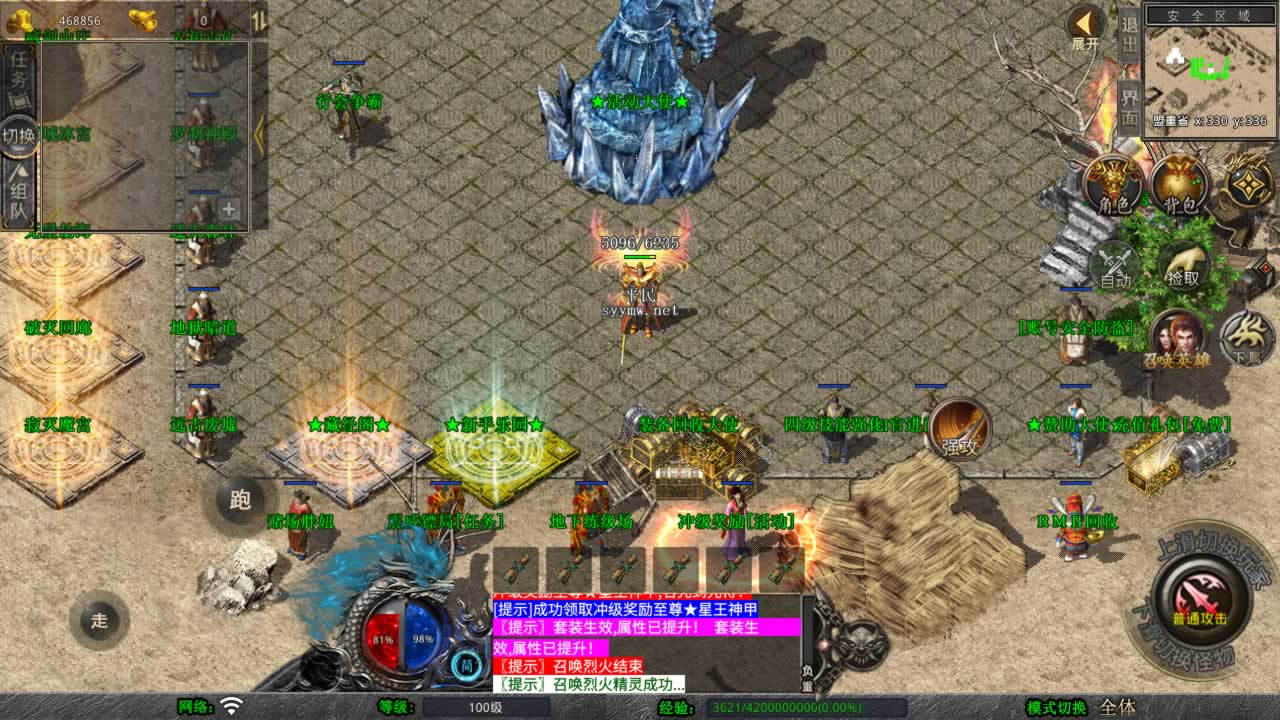Dismount using the 下马 button
This screenshot has height=720, width=1280.
tap(1246, 339)
